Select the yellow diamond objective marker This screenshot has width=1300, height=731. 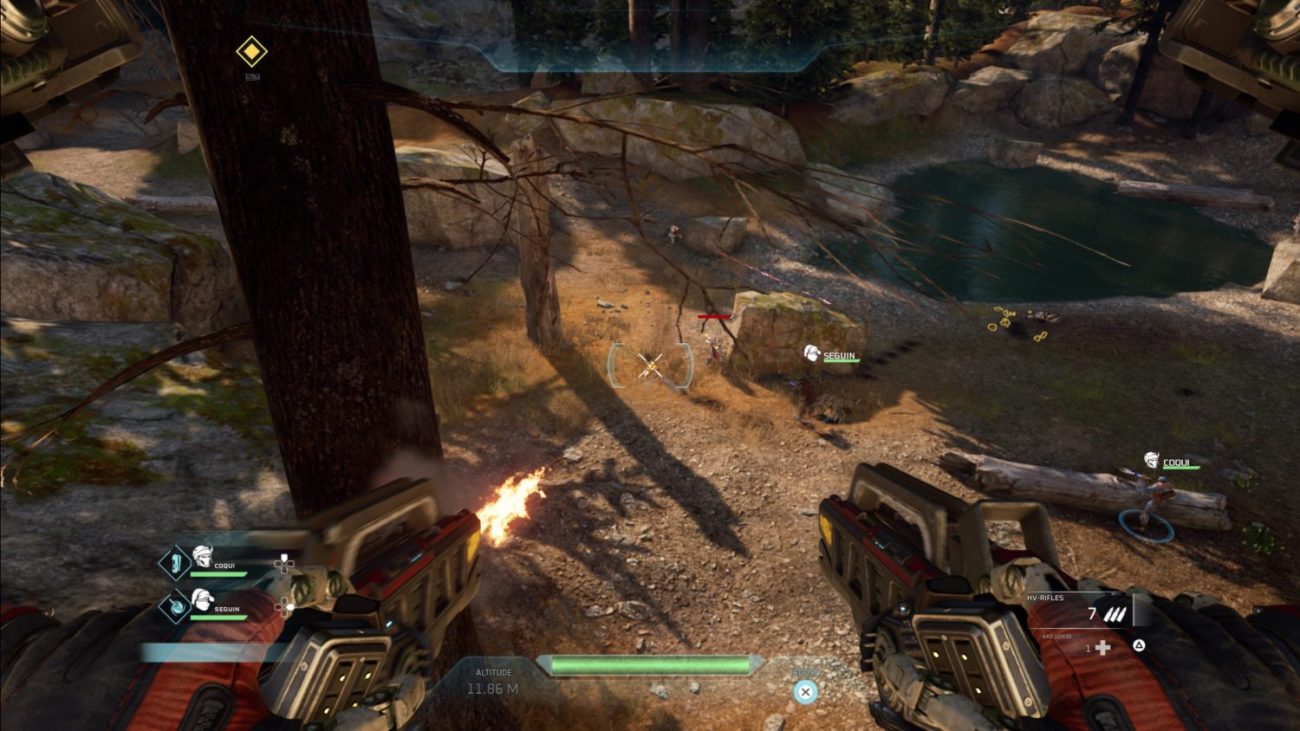coord(251,51)
